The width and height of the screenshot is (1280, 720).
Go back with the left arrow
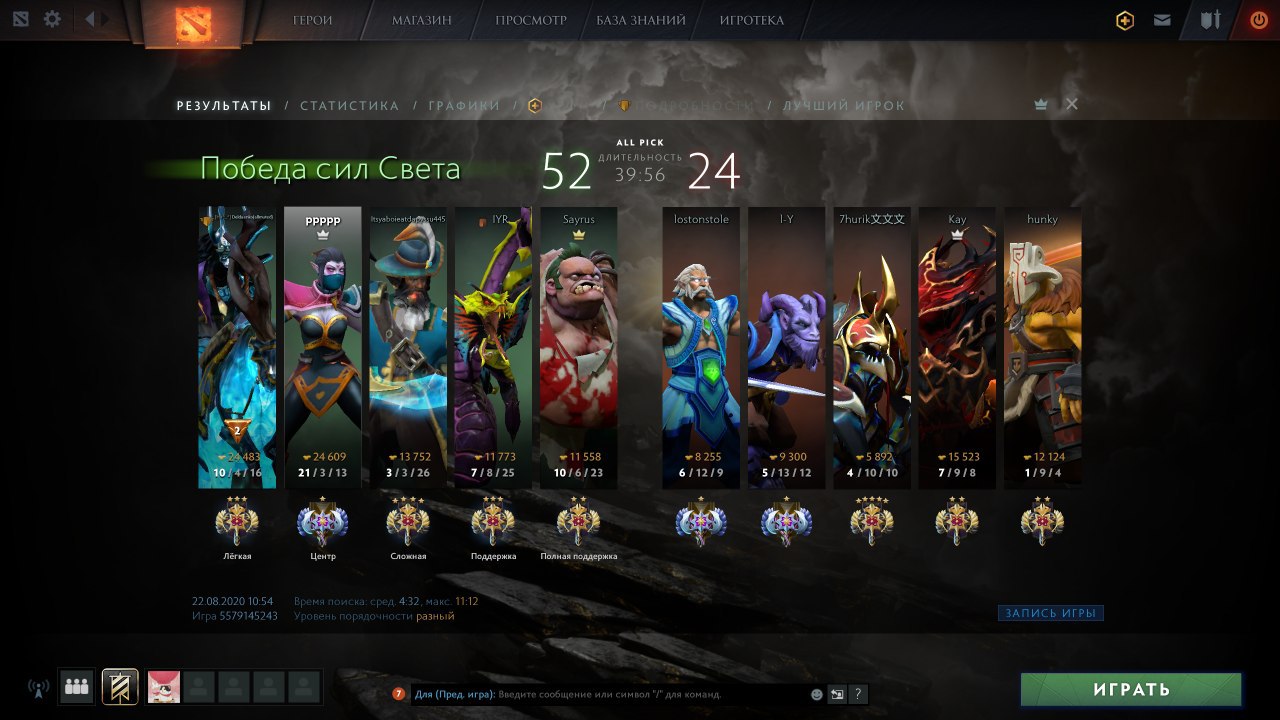90,19
